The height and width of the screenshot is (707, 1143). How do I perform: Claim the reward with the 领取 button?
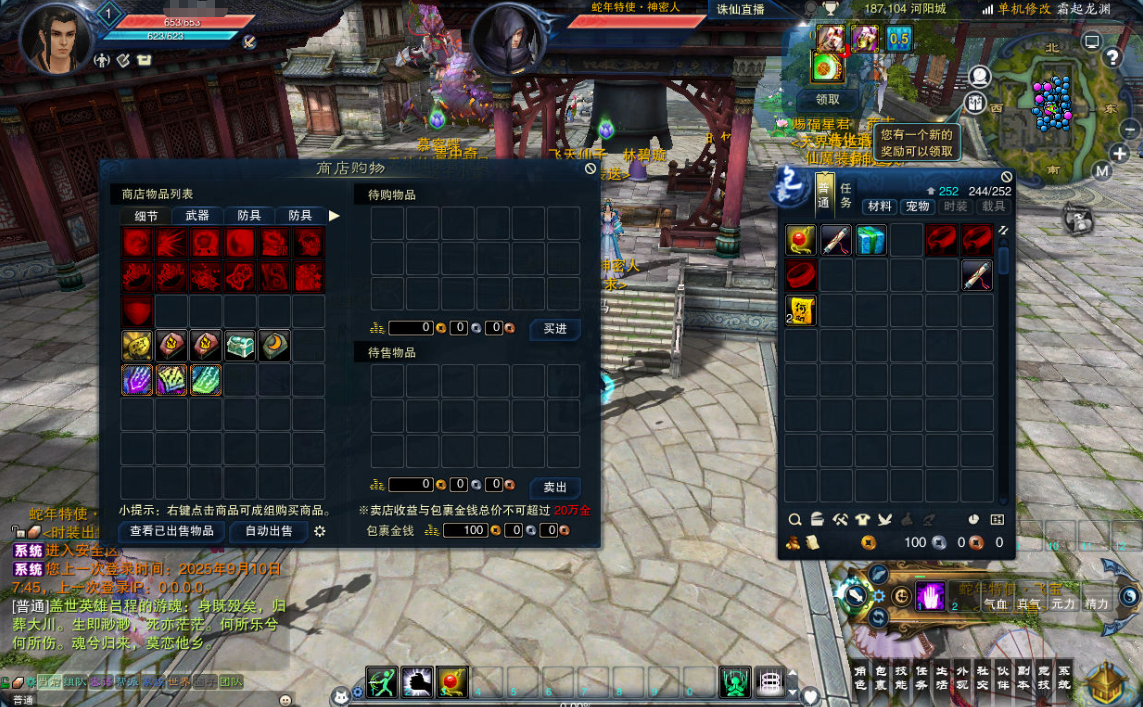[828, 99]
